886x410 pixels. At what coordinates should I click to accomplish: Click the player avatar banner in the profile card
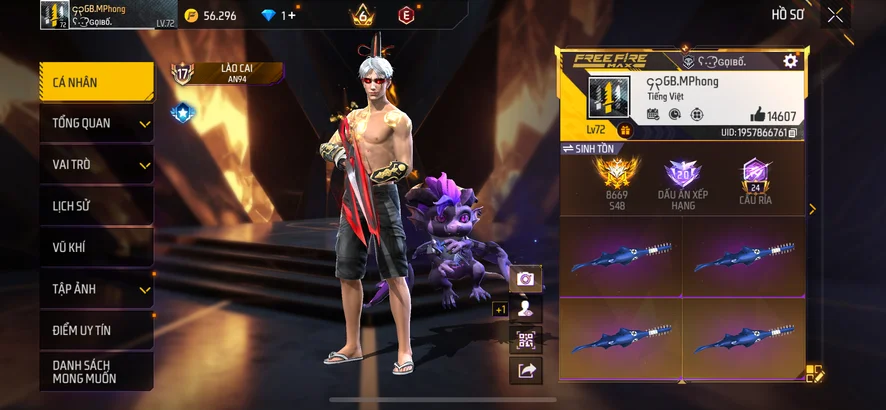tap(603, 102)
